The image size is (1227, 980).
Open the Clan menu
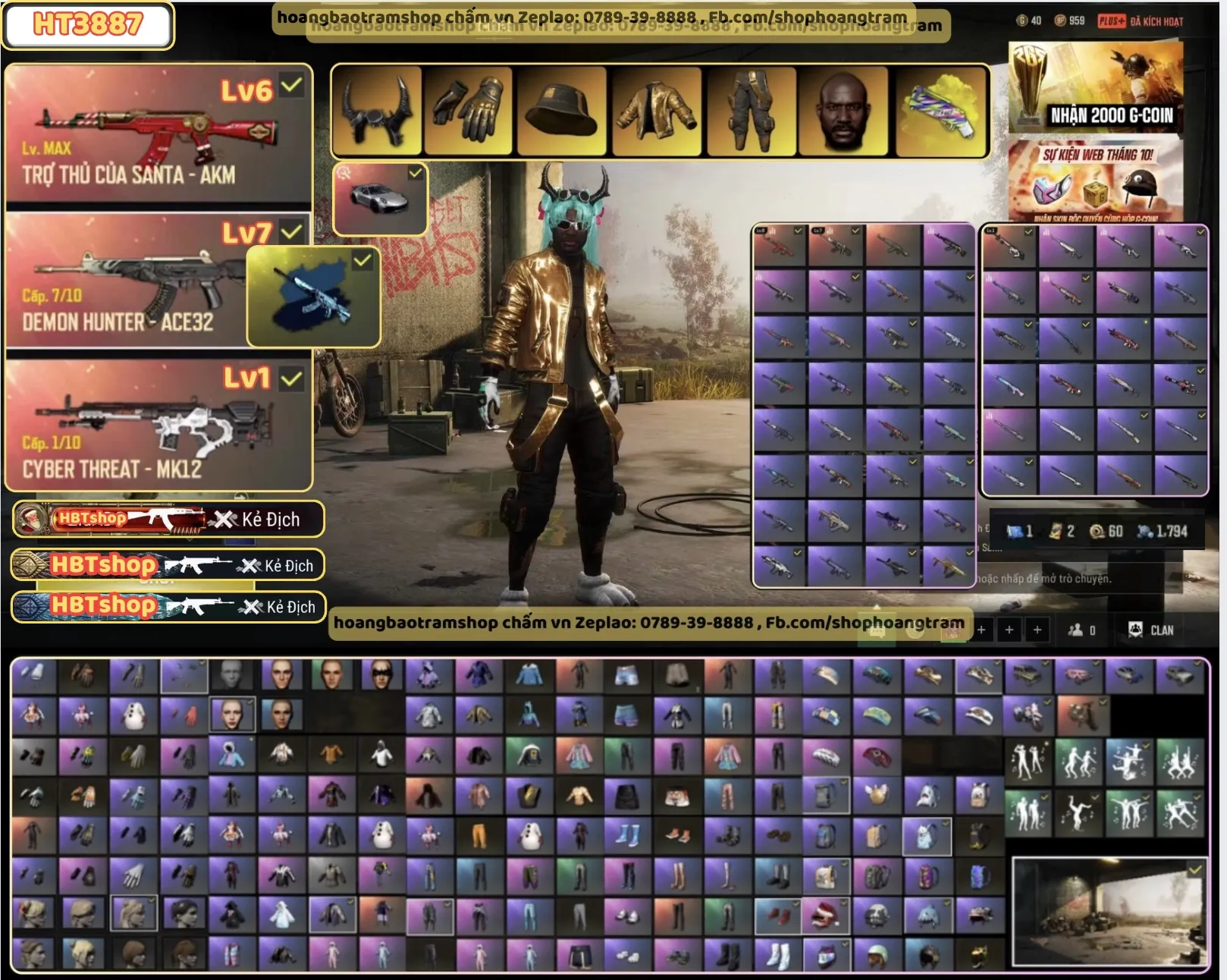tap(1151, 630)
